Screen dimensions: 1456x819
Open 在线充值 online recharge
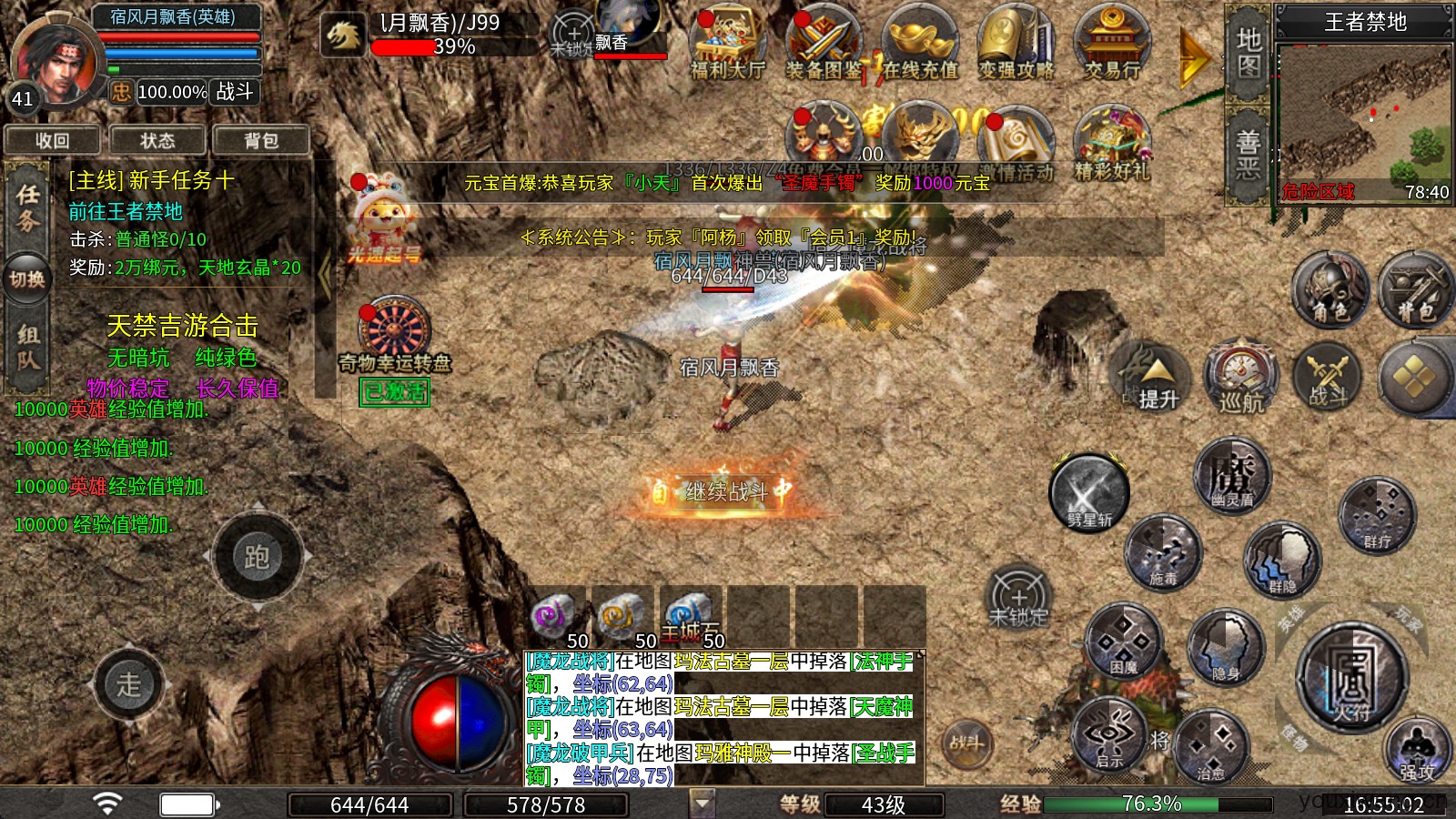[x=920, y=45]
